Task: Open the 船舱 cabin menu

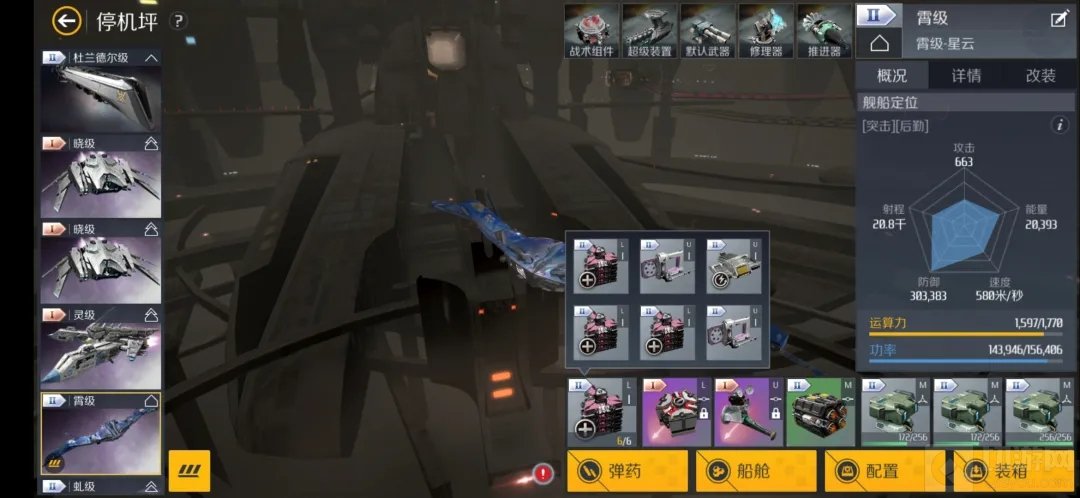Action: pos(756,471)
